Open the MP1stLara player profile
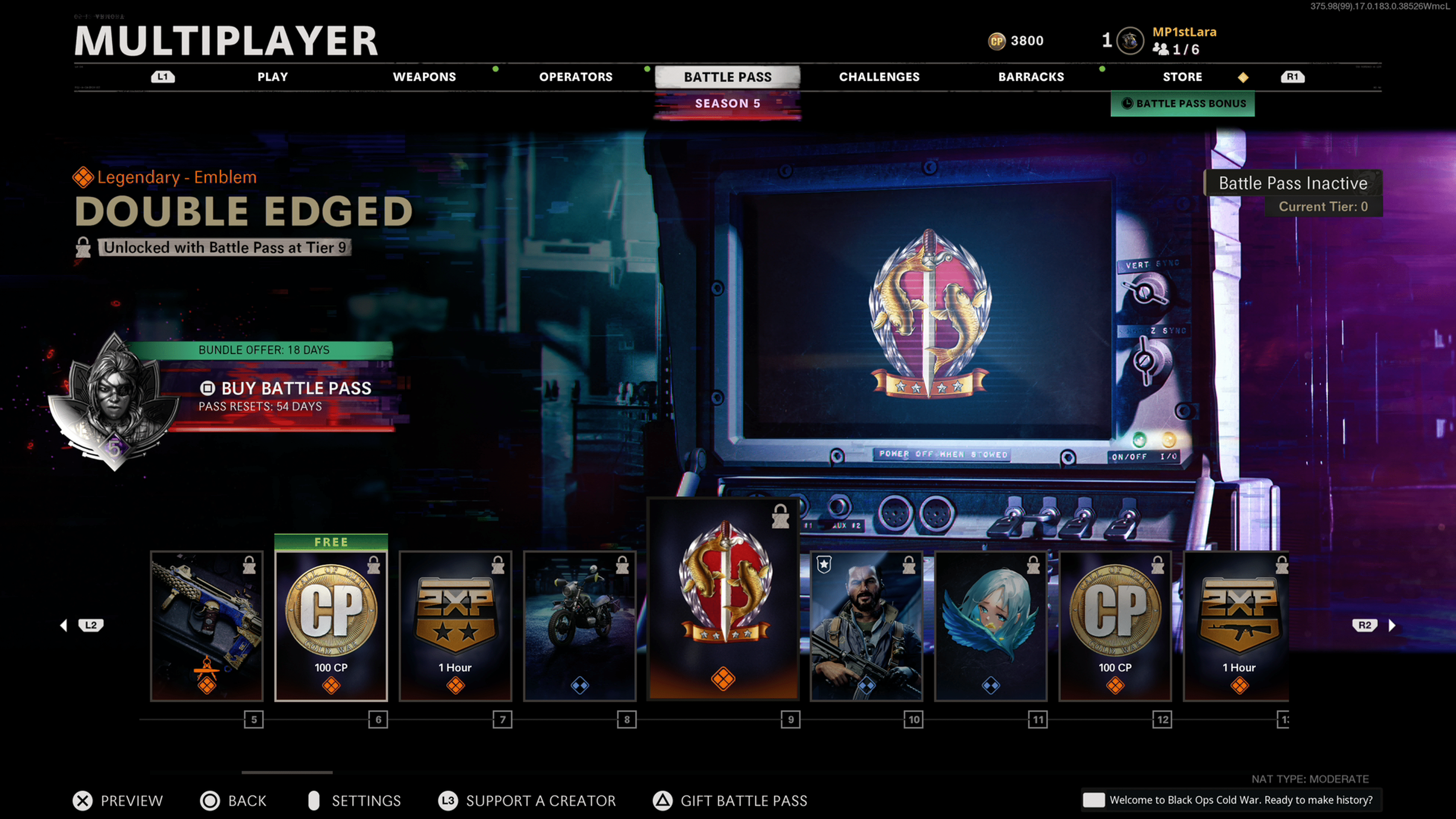1456x819 pixels. 1183,33
